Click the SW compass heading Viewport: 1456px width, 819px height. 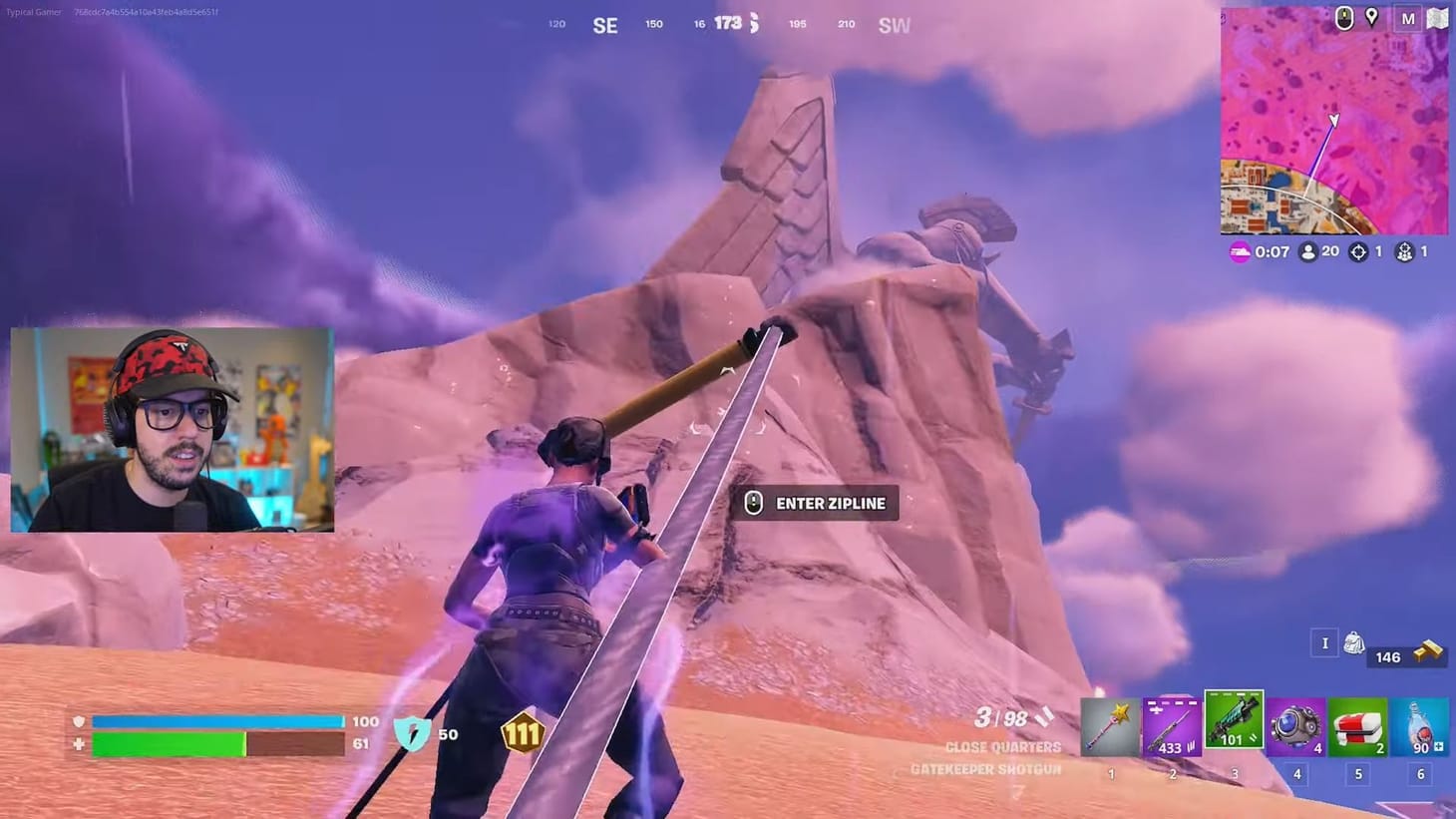[895, 24]
